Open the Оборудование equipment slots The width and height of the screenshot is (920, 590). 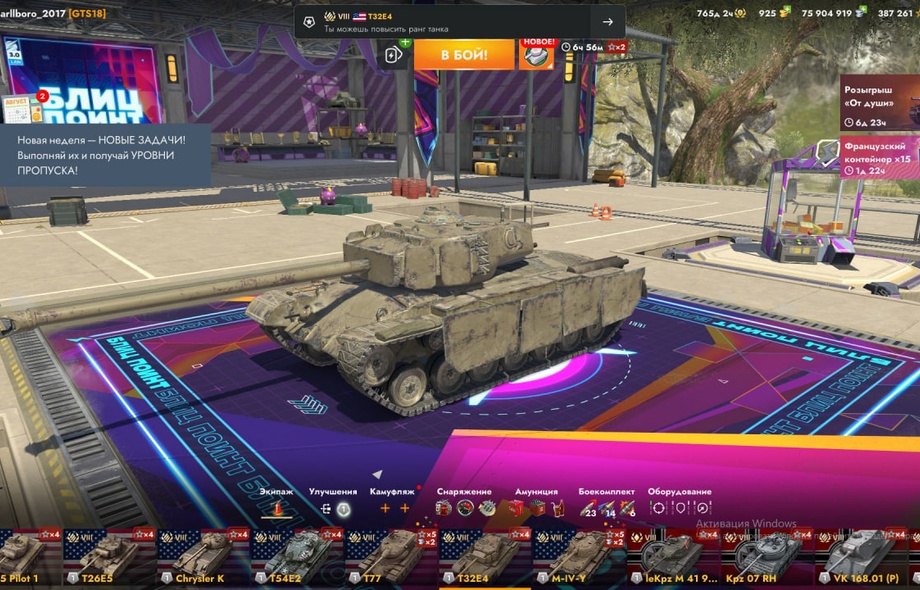[x=679, y=508]
